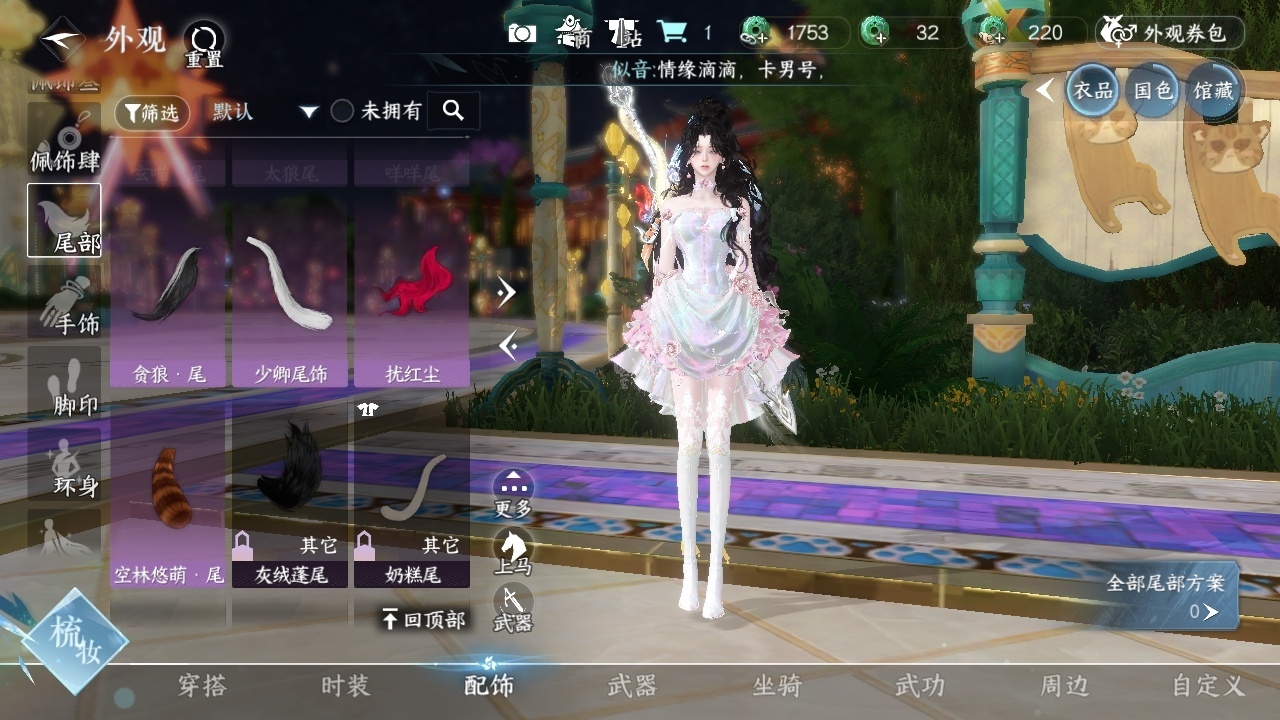Open the 默认 sort dropdown
This screenshot has height=720, width=1280.
pos(264,112)
